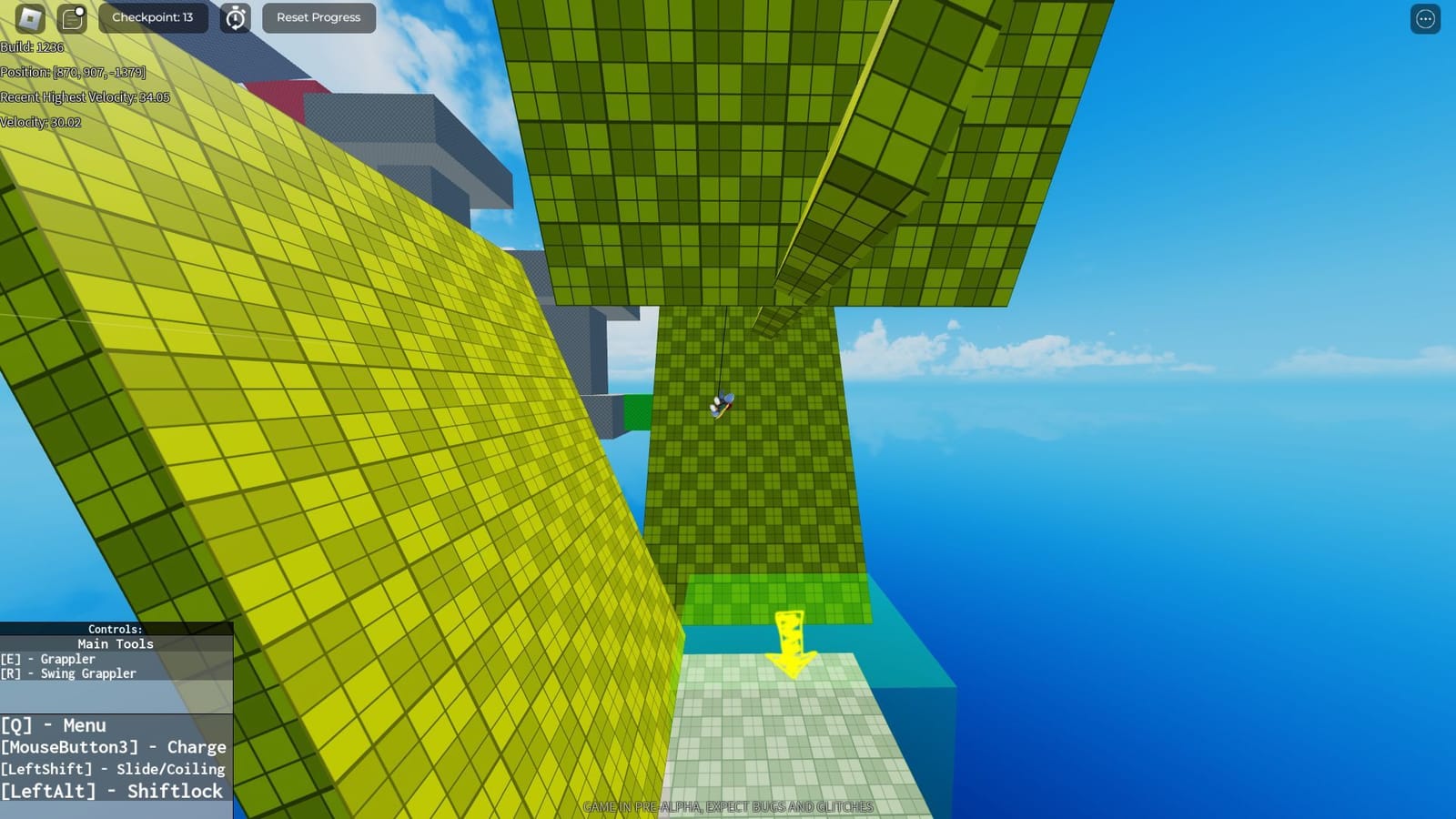
Task: Open the ellipsis more-options icon top-right
Action: pos(1424,19)
